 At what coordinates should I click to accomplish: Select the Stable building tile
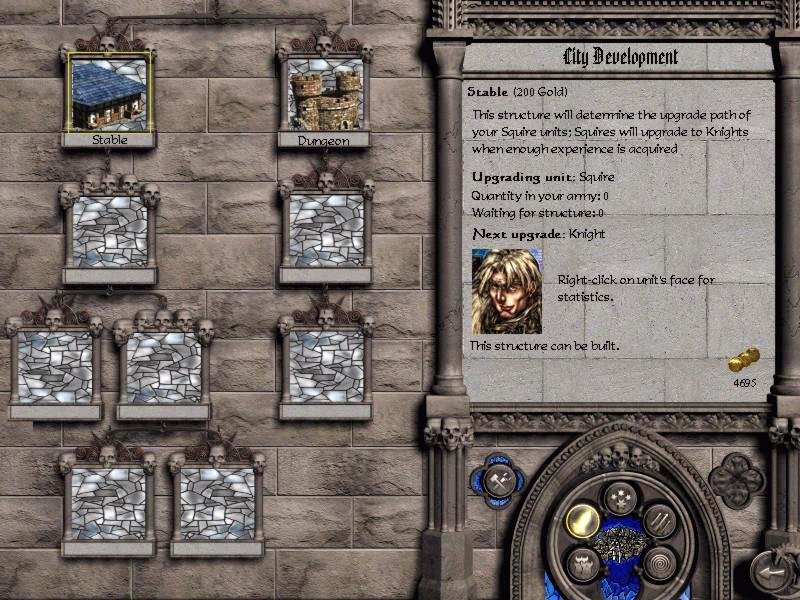[109, 90]
